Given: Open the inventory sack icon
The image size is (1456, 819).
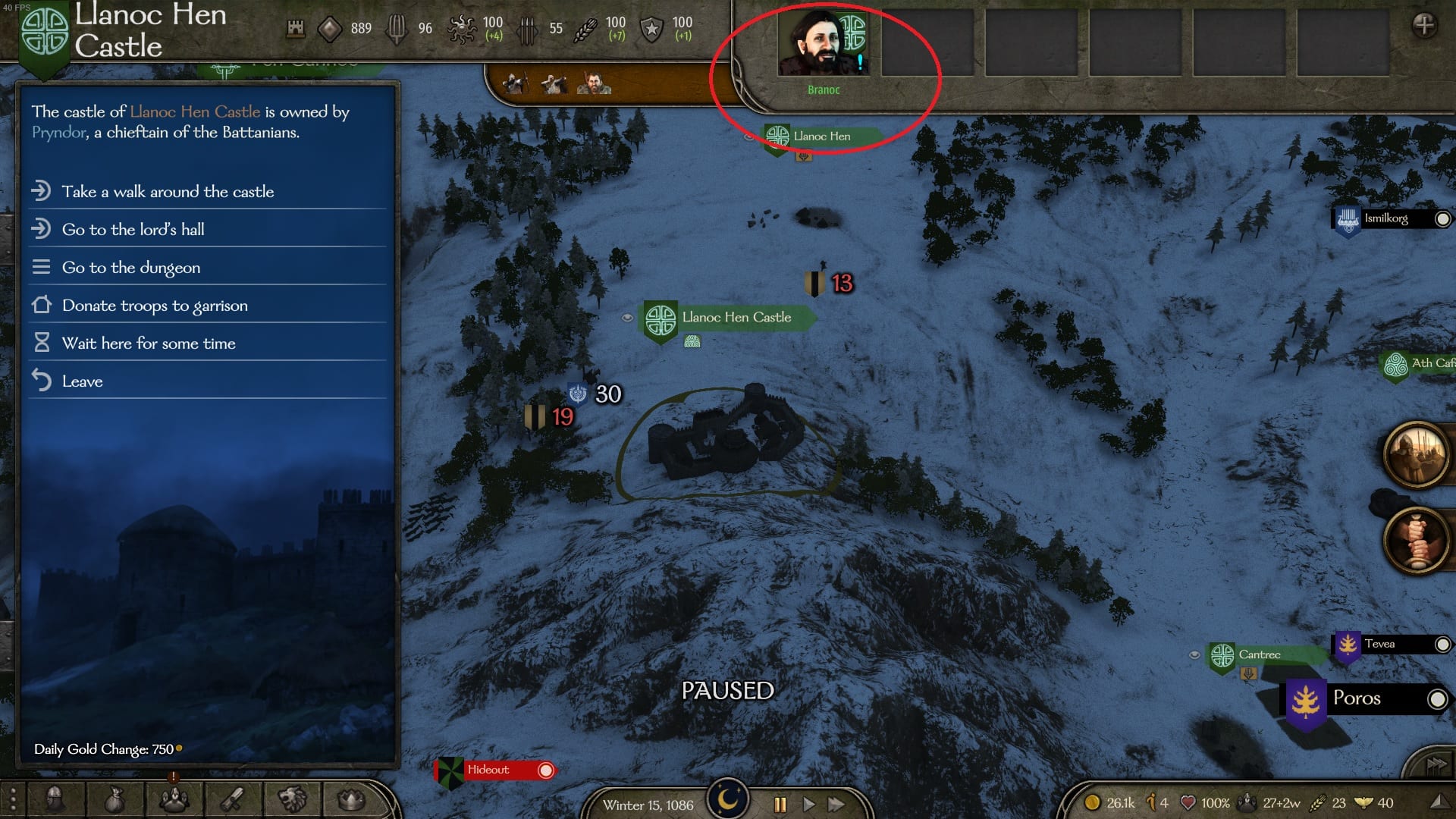Looking at the screenshot, I should [114, 799].
